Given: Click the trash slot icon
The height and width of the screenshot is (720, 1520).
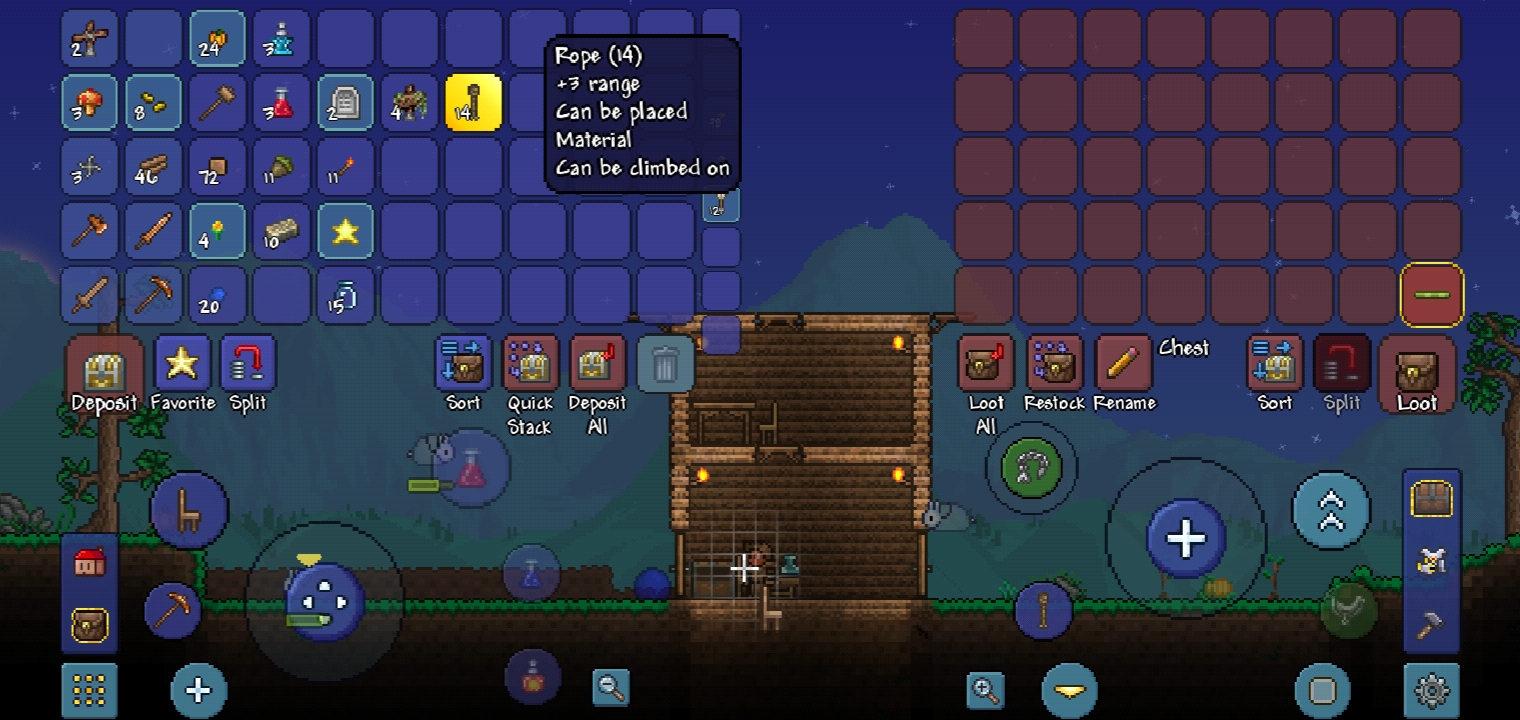Looking at the screenshot, I should click(x=666, y=363).
